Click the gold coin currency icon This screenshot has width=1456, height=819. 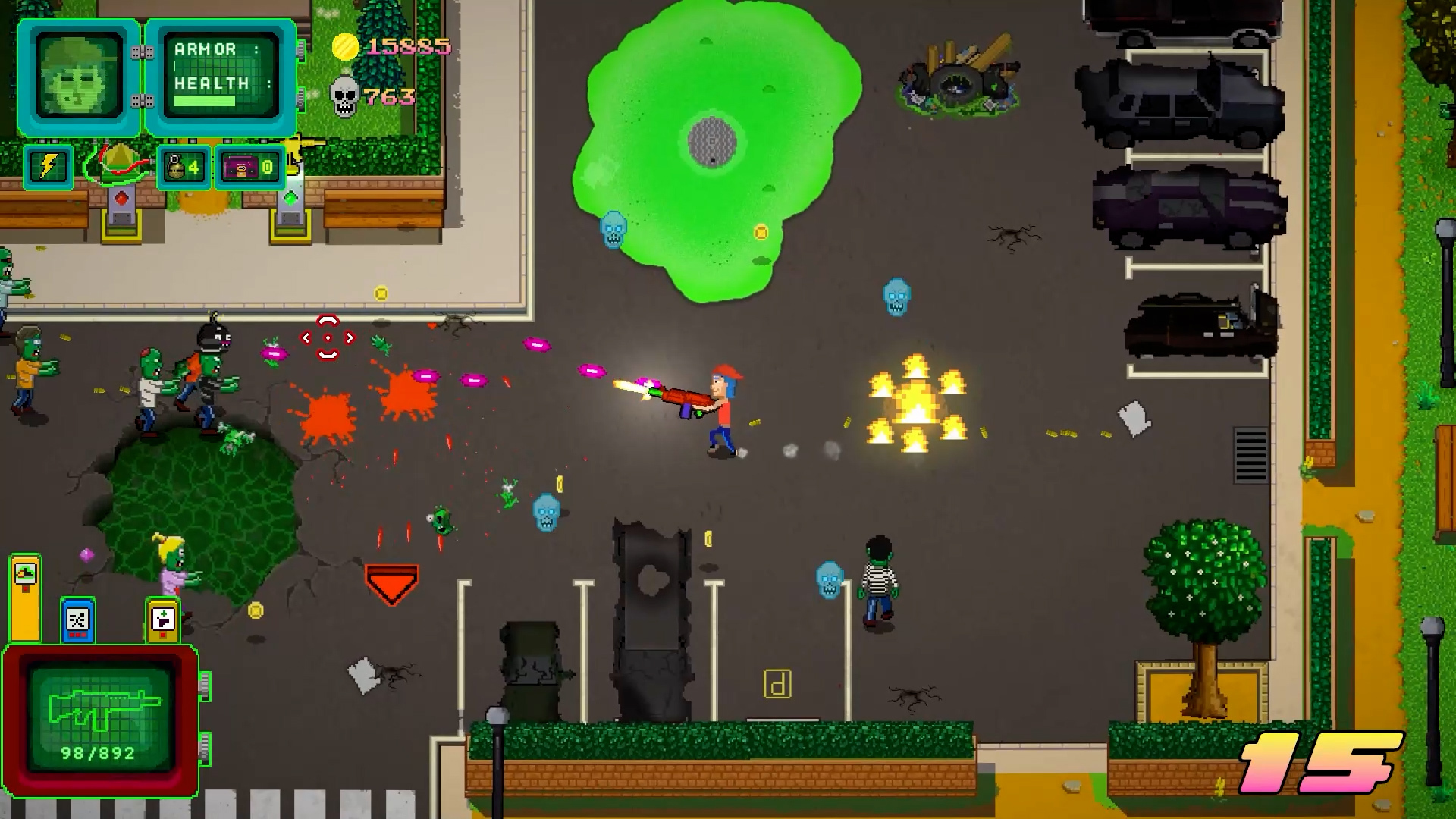pyautogui.click(x=345, y=48)
